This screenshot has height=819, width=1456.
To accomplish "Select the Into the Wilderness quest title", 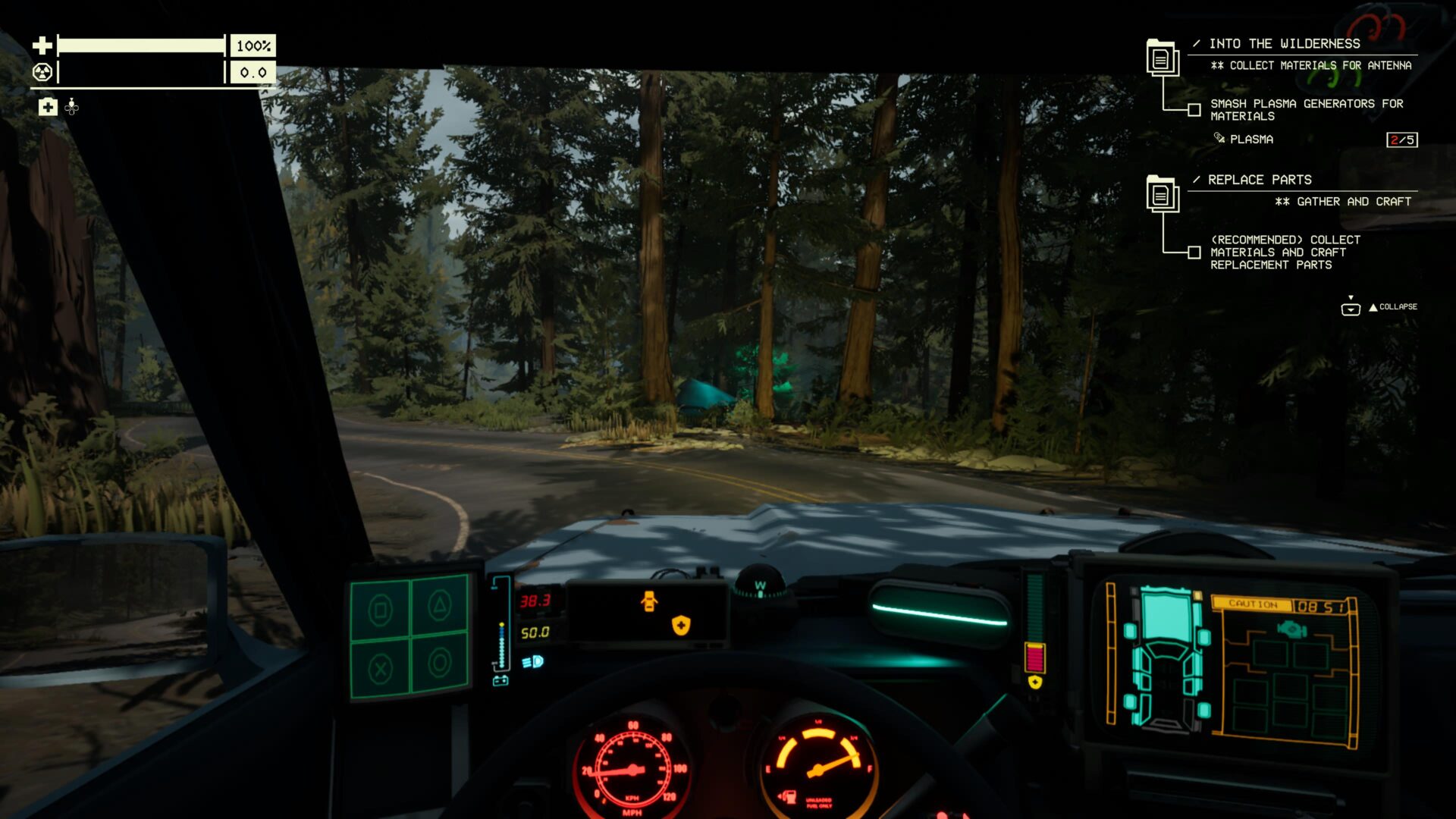I will pos(1284,44).
